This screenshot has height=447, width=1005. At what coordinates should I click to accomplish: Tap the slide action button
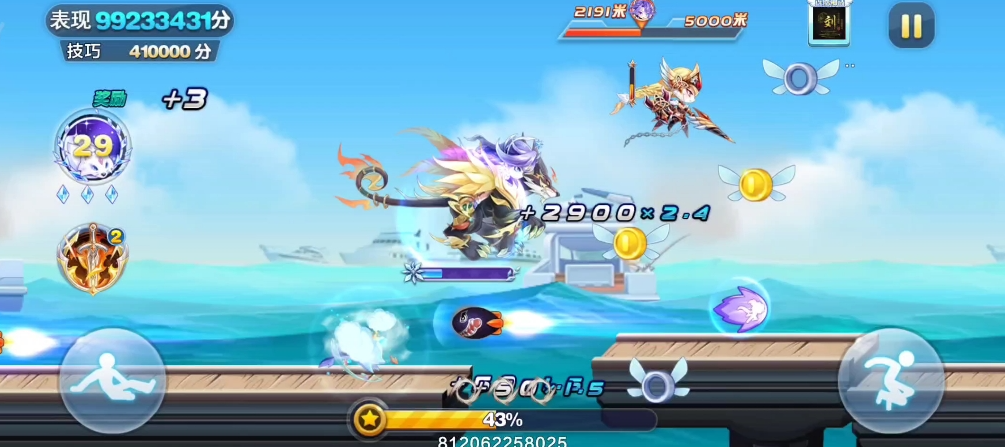click(113, 381)
